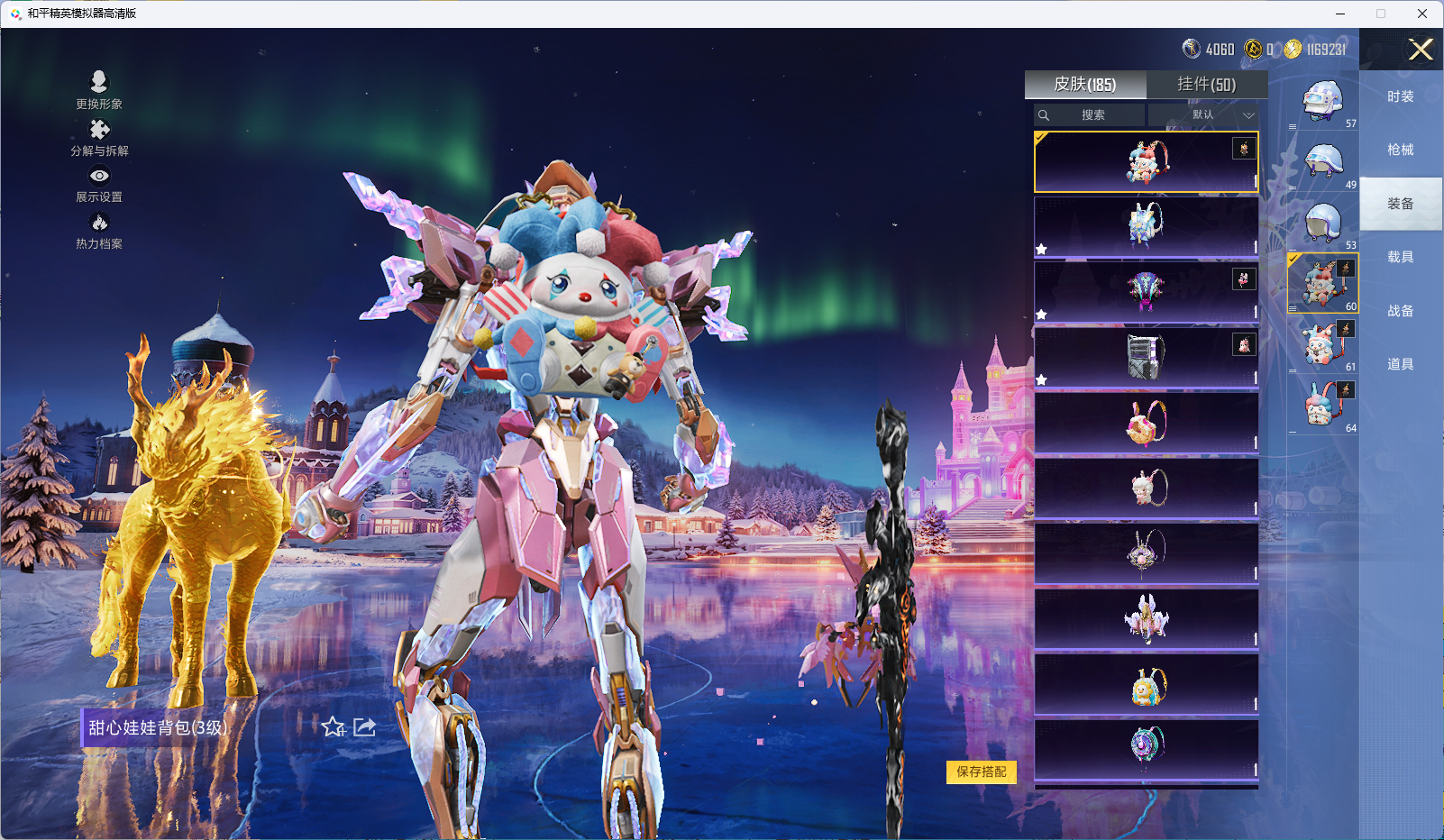
Task: Select the 枪械 firearms category
Action: 1400,150
